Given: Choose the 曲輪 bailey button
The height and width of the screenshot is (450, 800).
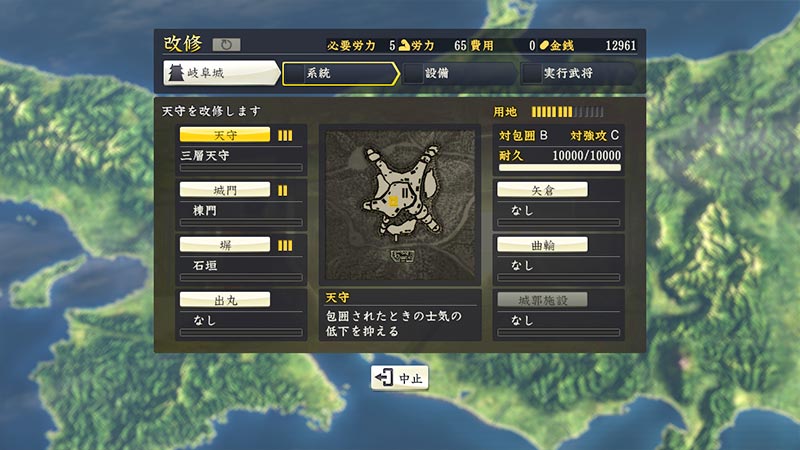Looking at the screenshot, I should click(x=542, y=245).
